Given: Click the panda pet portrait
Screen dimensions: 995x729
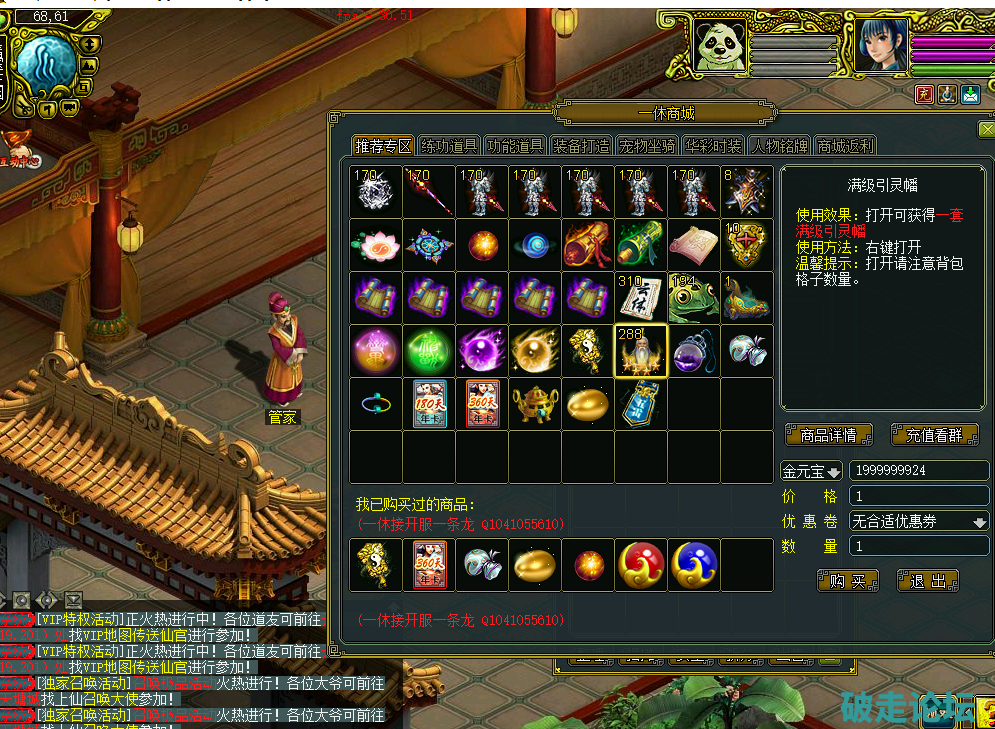Looking at the screenshot, I should 719,46.
